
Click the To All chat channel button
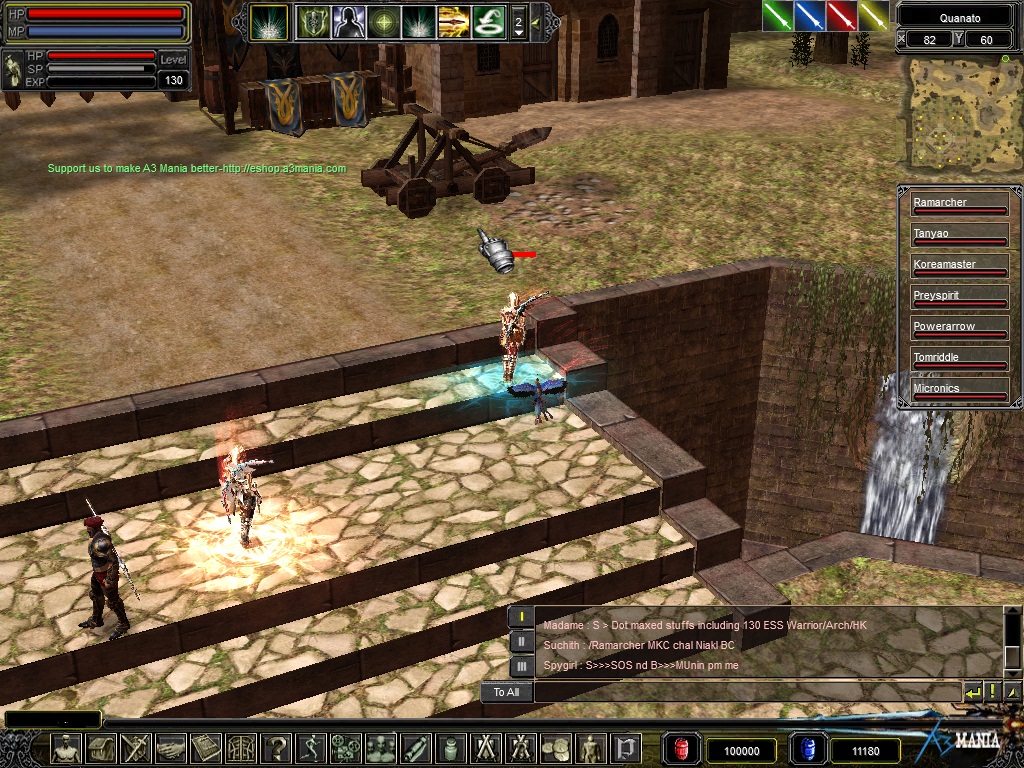(506, 692)
